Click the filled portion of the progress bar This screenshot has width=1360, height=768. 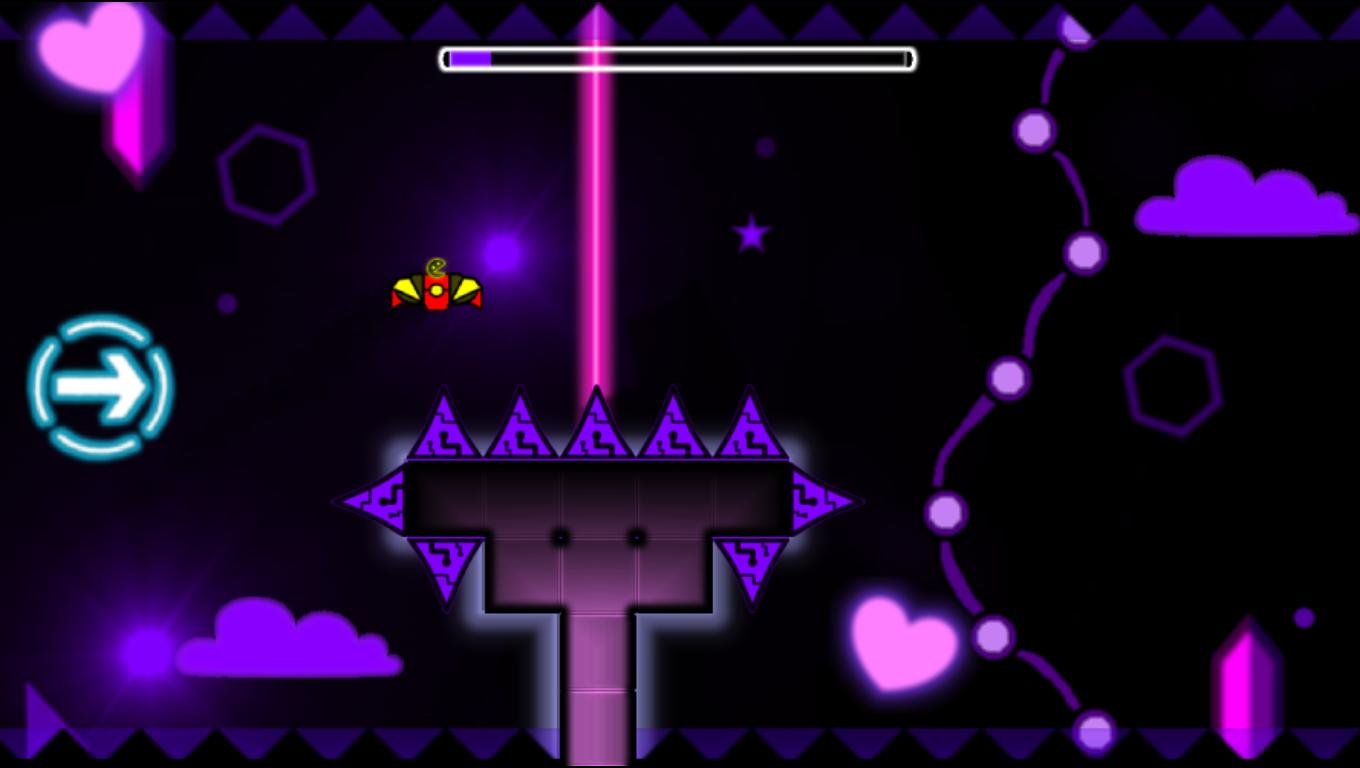pyautogui.click(x=470, y=58)
